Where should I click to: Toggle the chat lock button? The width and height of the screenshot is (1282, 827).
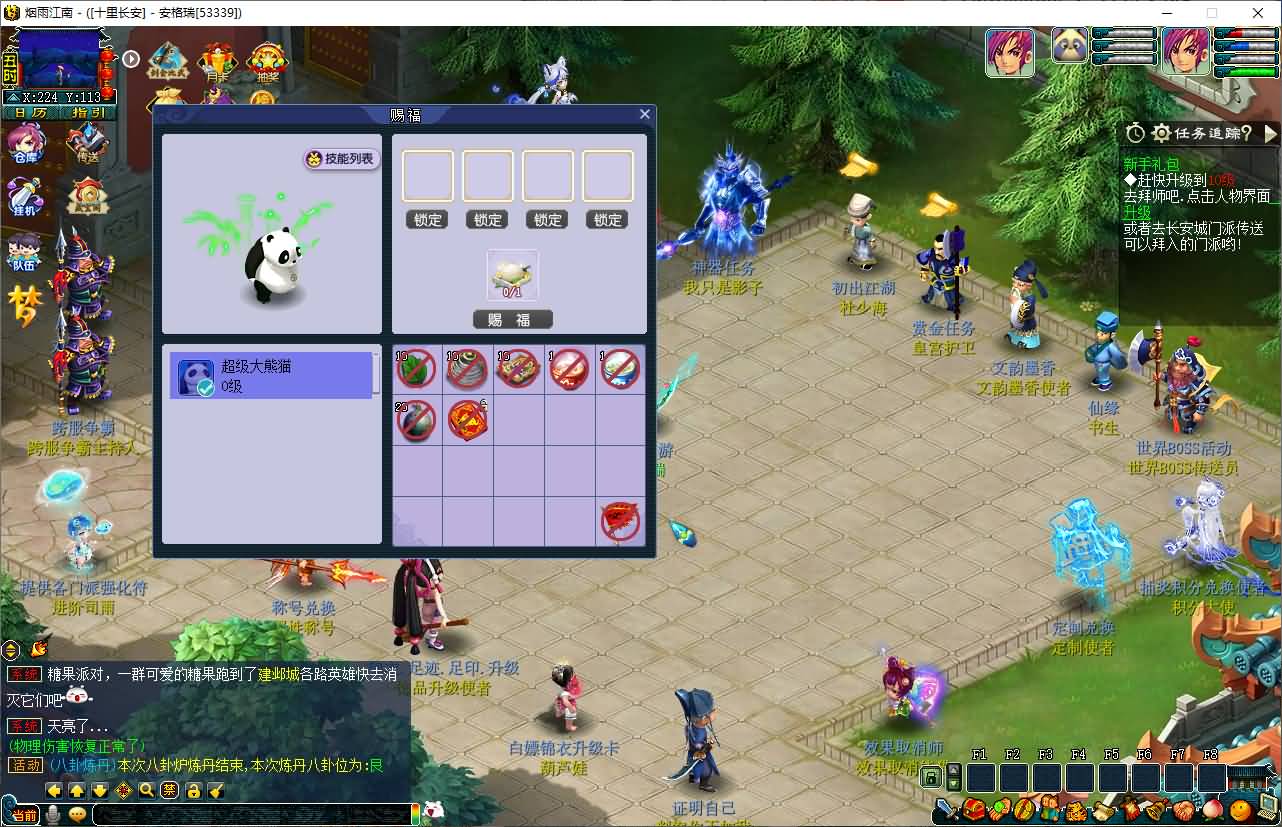194,791
